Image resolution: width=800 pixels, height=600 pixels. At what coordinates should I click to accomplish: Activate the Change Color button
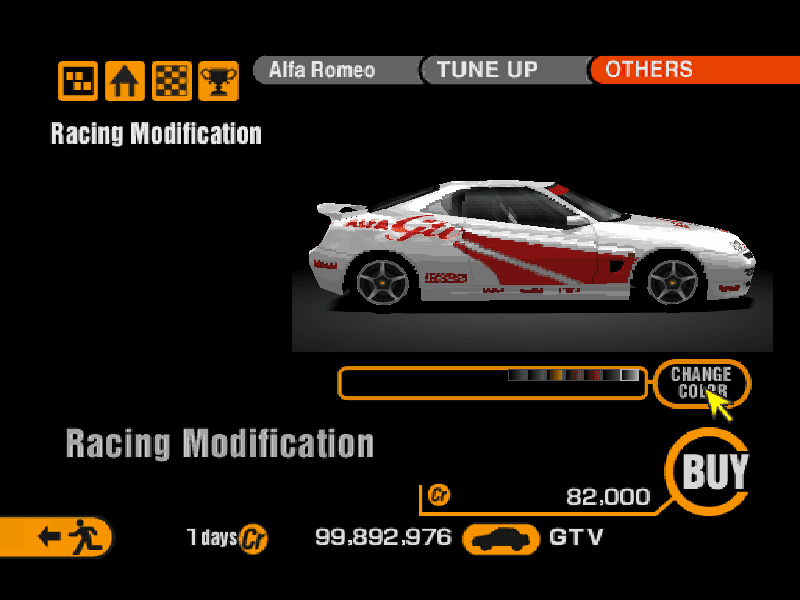[701, 383]
